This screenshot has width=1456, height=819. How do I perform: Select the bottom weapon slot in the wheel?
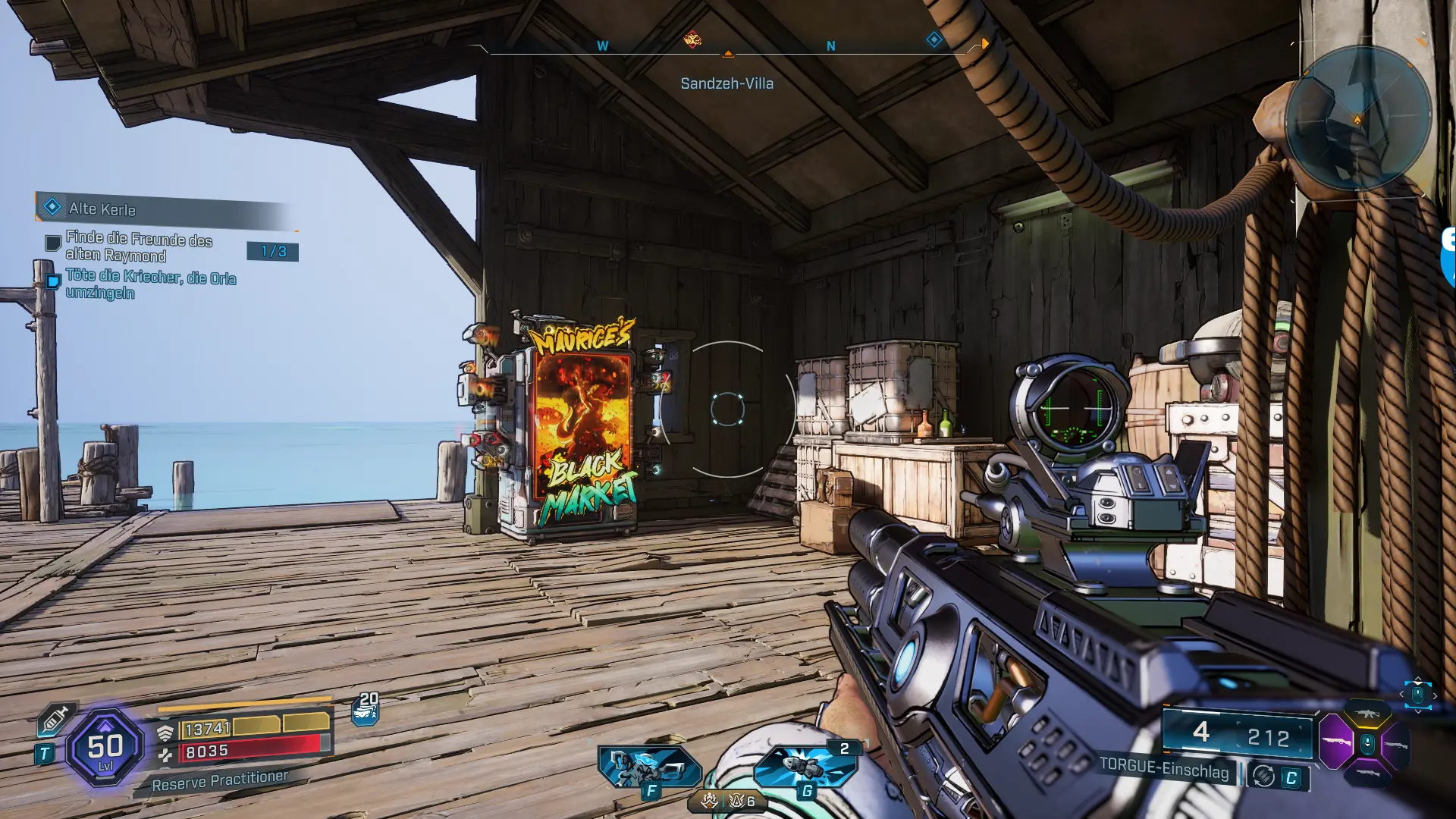click(x=1367, y=773)
